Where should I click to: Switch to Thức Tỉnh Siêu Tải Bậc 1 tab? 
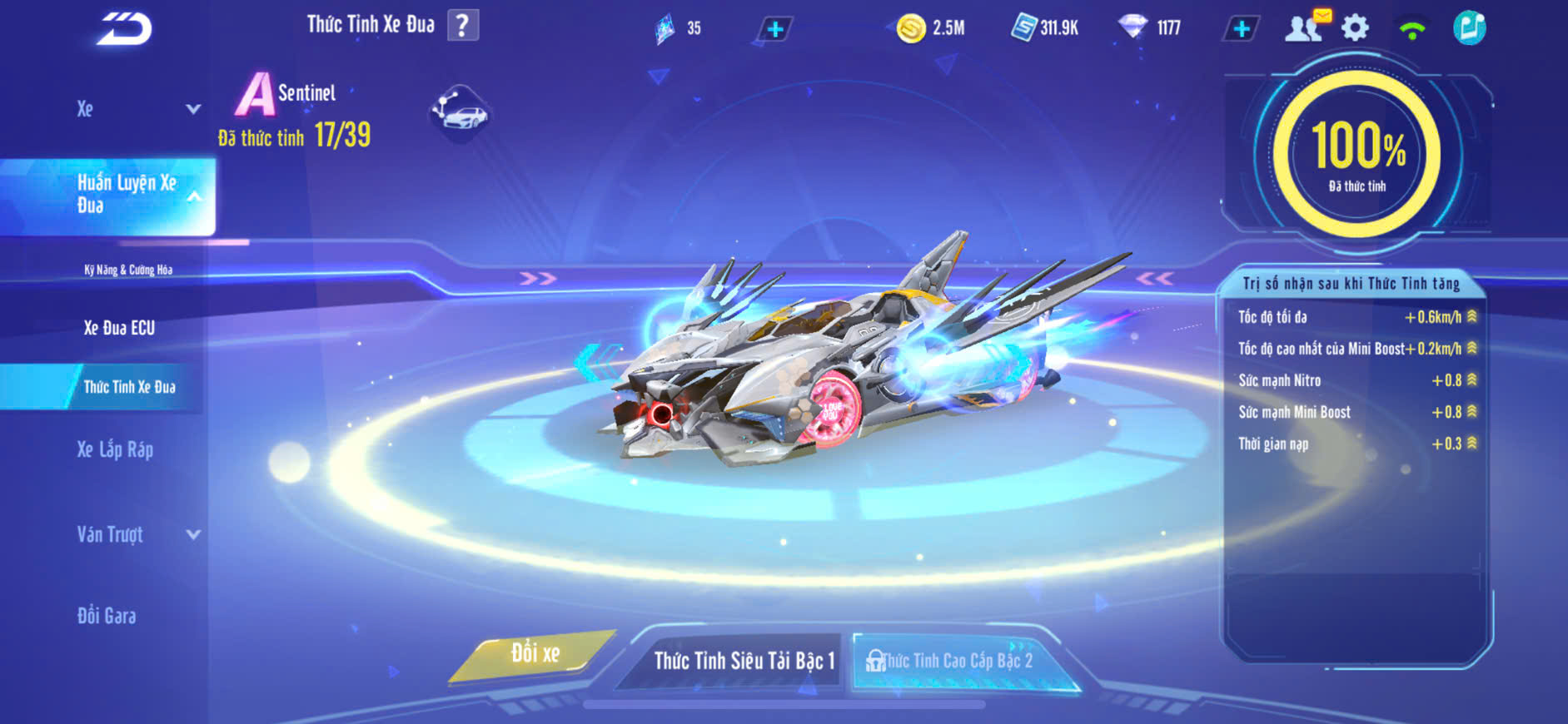[x=743, y=661]
